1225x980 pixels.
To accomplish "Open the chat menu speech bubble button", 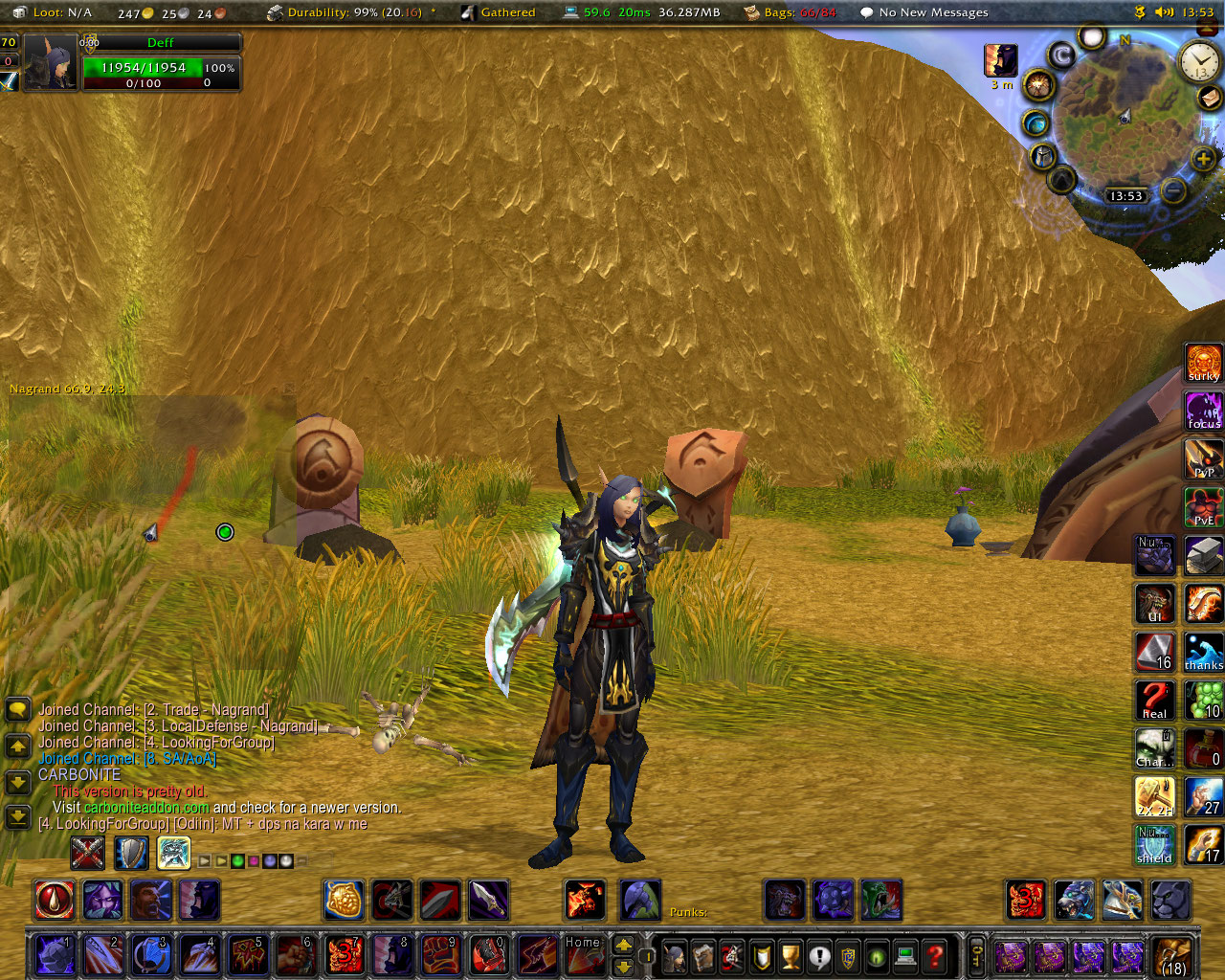I will tap(18, 710).
